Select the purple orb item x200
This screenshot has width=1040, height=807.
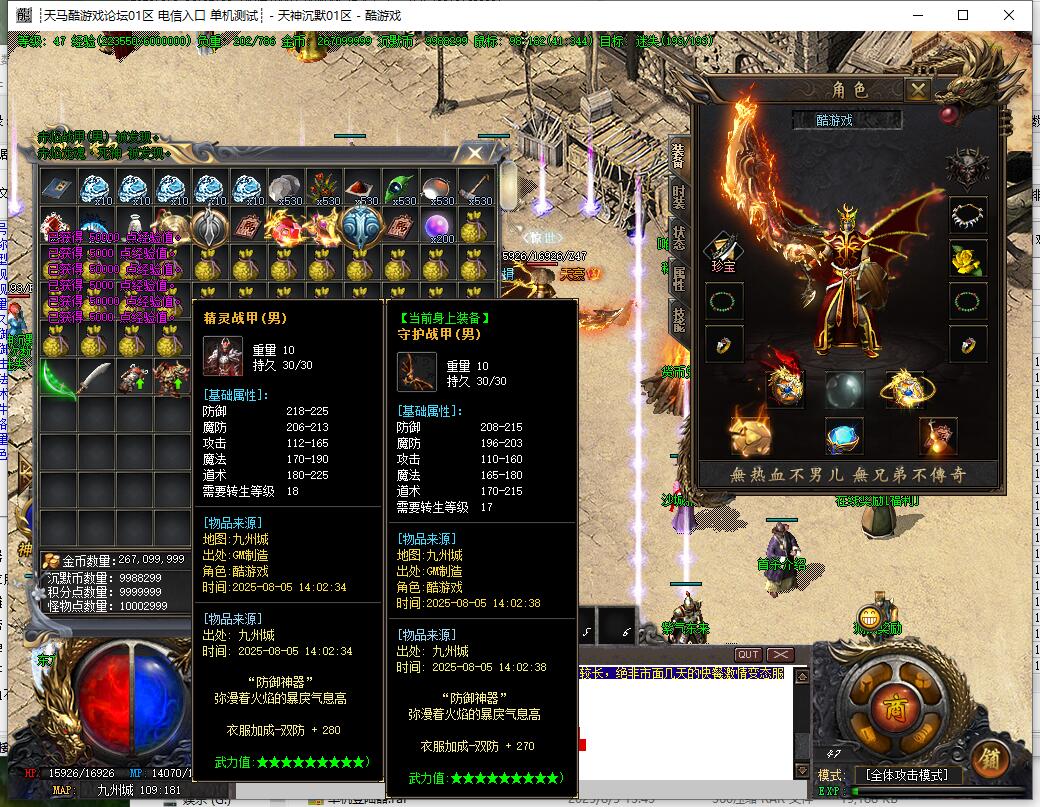[x=437, y=228]
